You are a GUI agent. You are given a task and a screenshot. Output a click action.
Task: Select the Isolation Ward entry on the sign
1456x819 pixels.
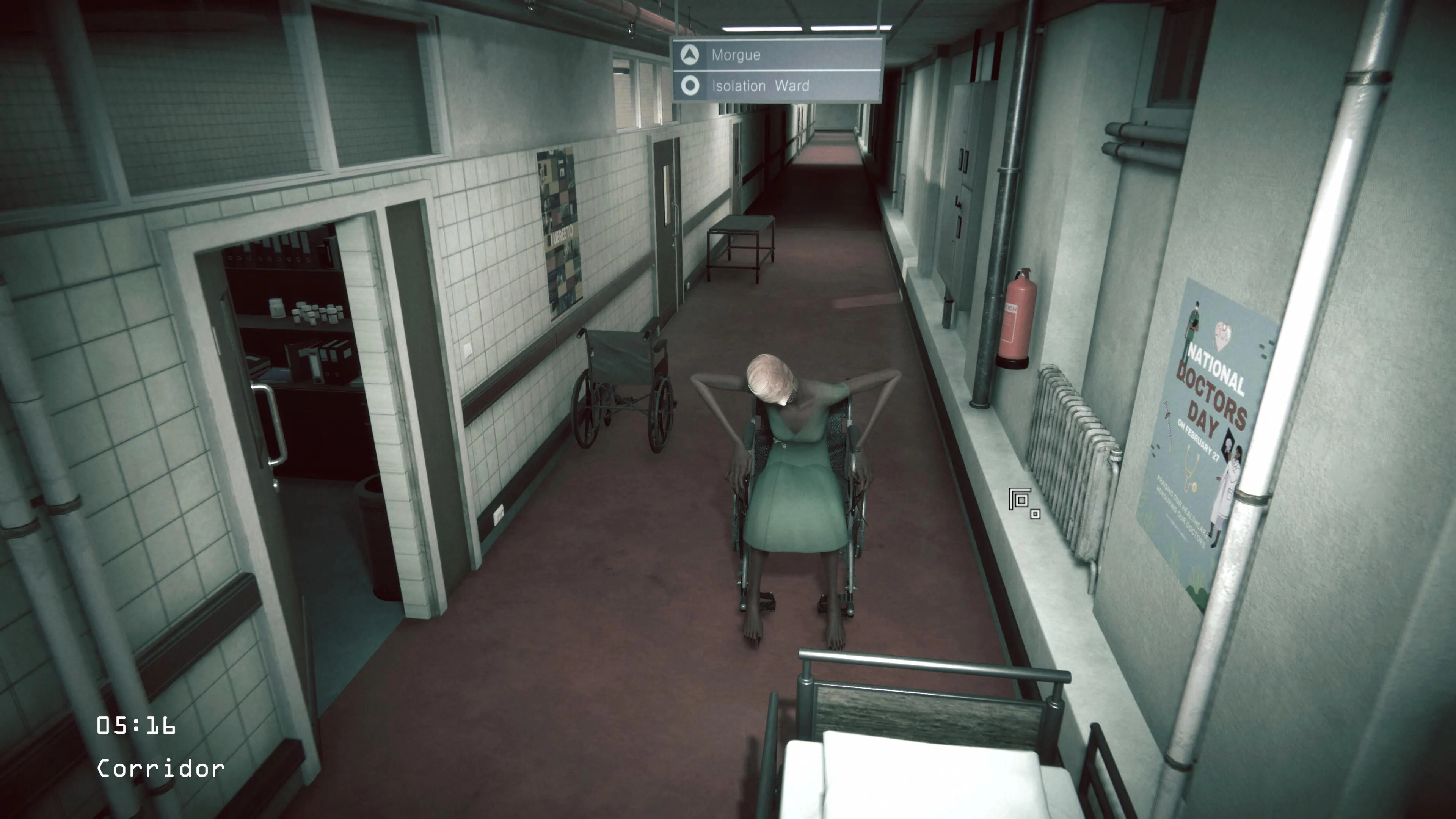[759, 85]
